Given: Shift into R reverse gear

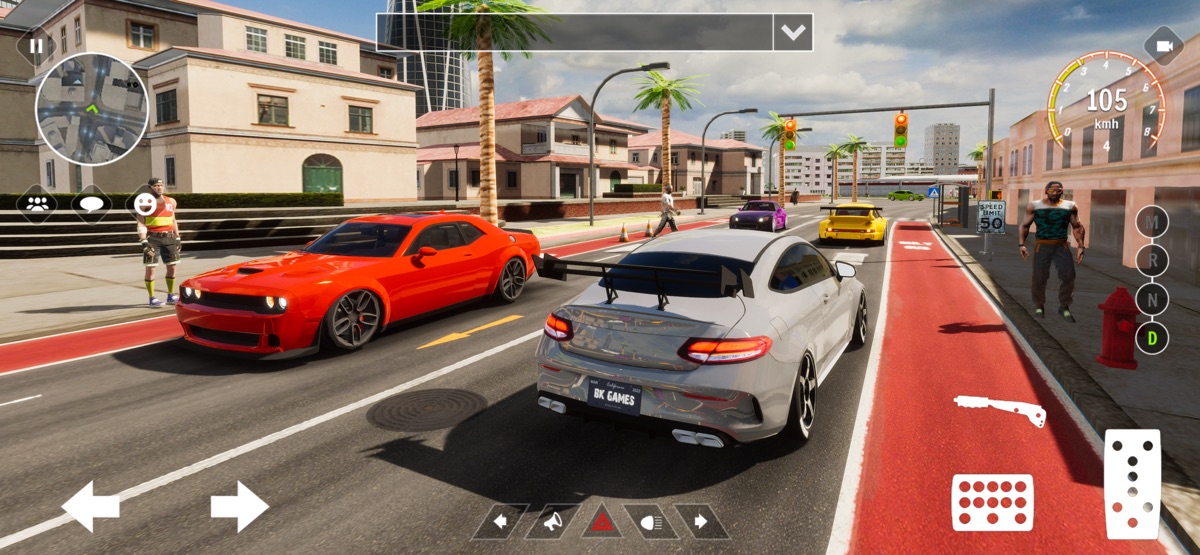Looking at the screenshot, I should 1152,260.
